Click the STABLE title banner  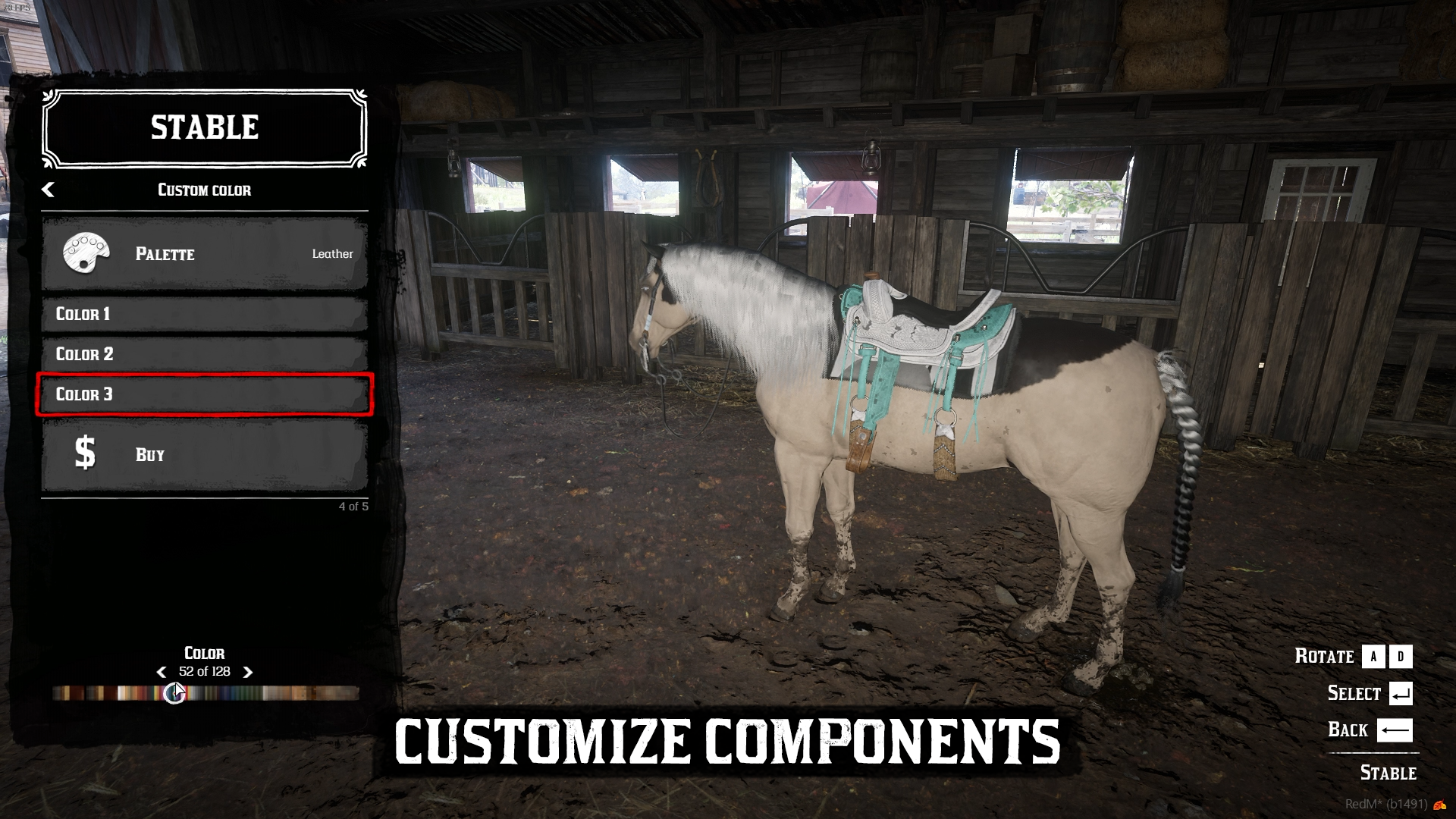coord(203,127)
